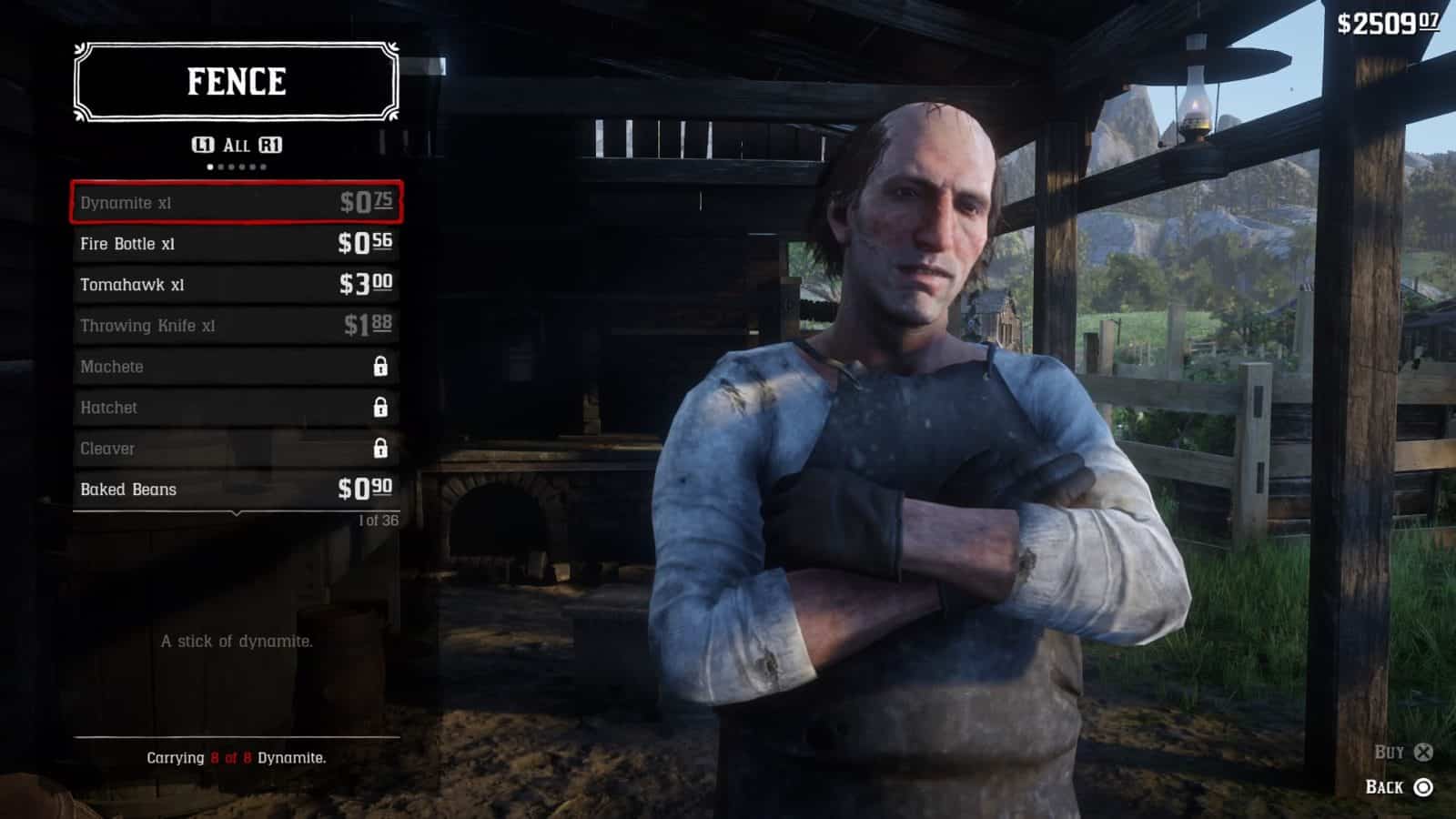Screen dimensions: 1456x819
Task: Select the Baked Beans item
Action: [237, 489]
